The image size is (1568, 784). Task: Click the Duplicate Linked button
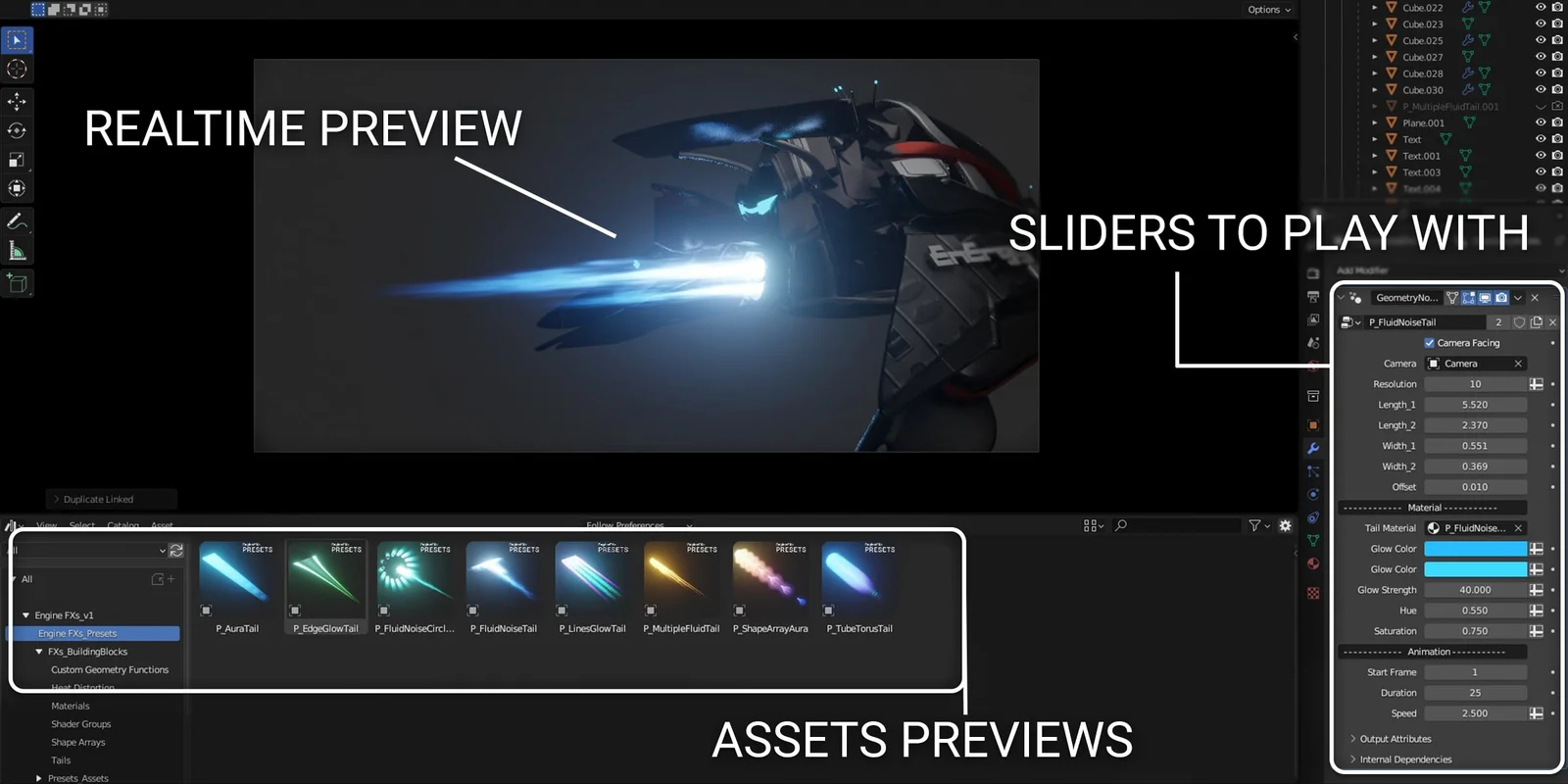click(x=111, y=498)
